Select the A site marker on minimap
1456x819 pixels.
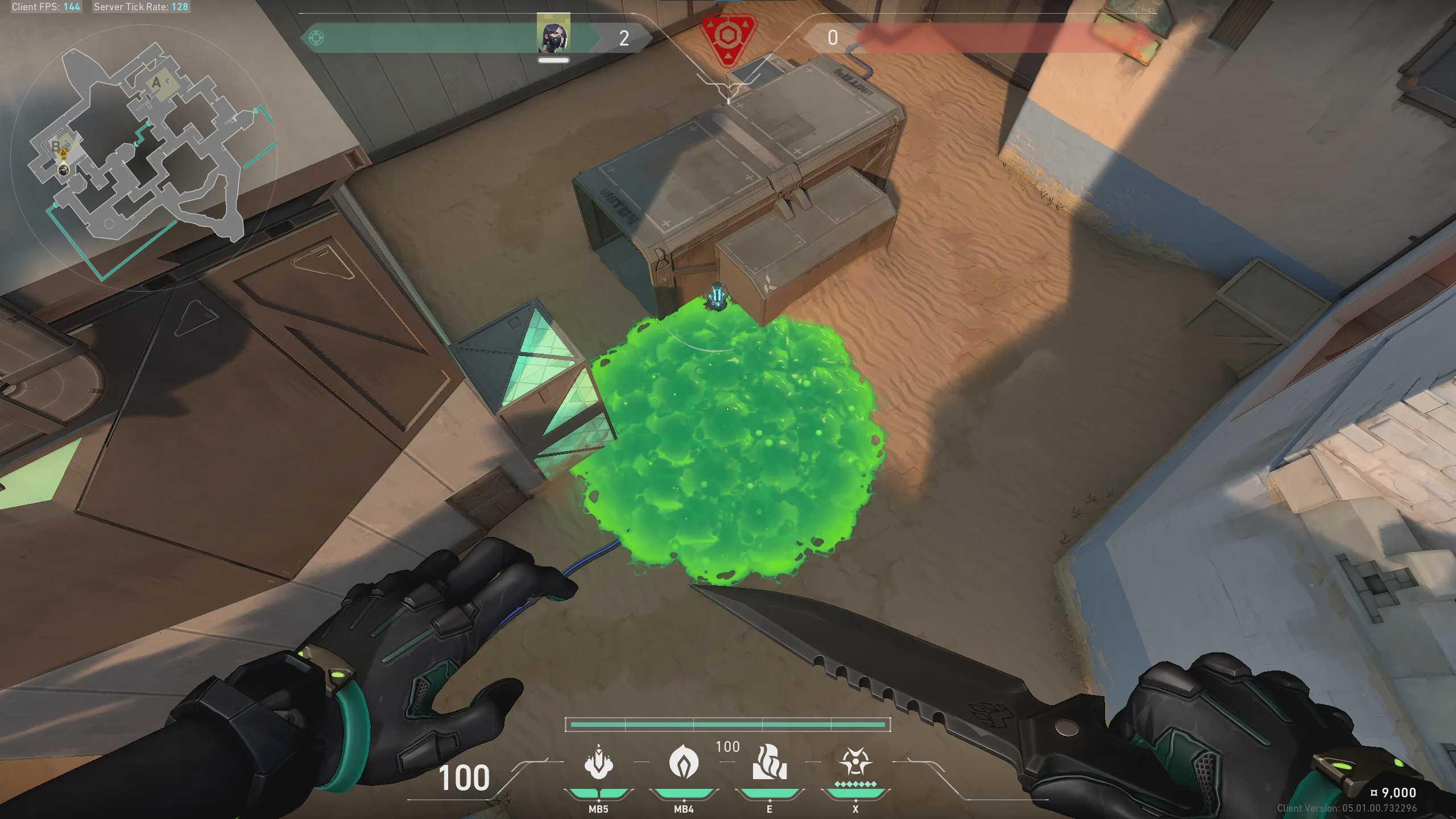click(x=156, y=83)
